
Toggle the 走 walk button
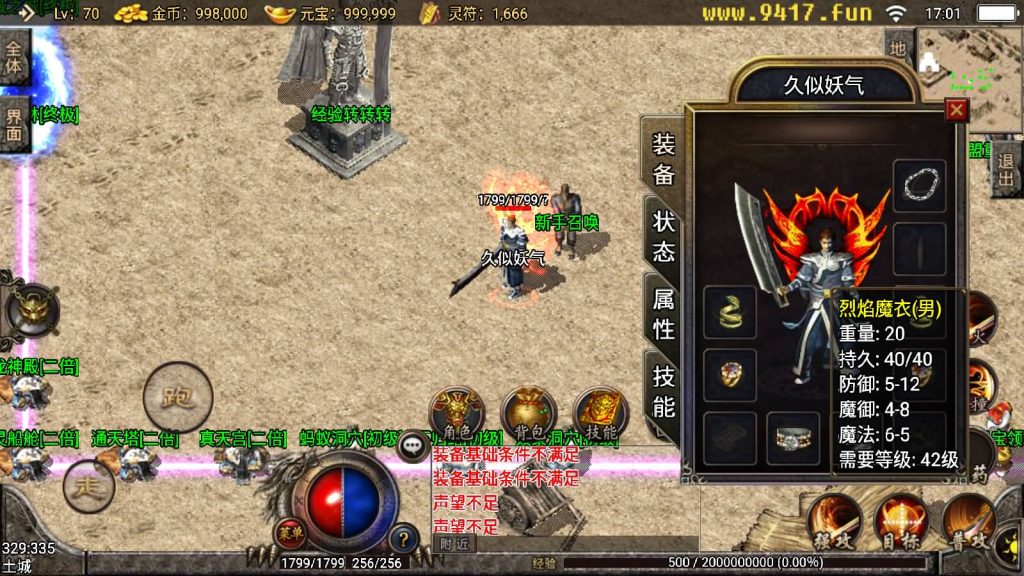(87, 487)
